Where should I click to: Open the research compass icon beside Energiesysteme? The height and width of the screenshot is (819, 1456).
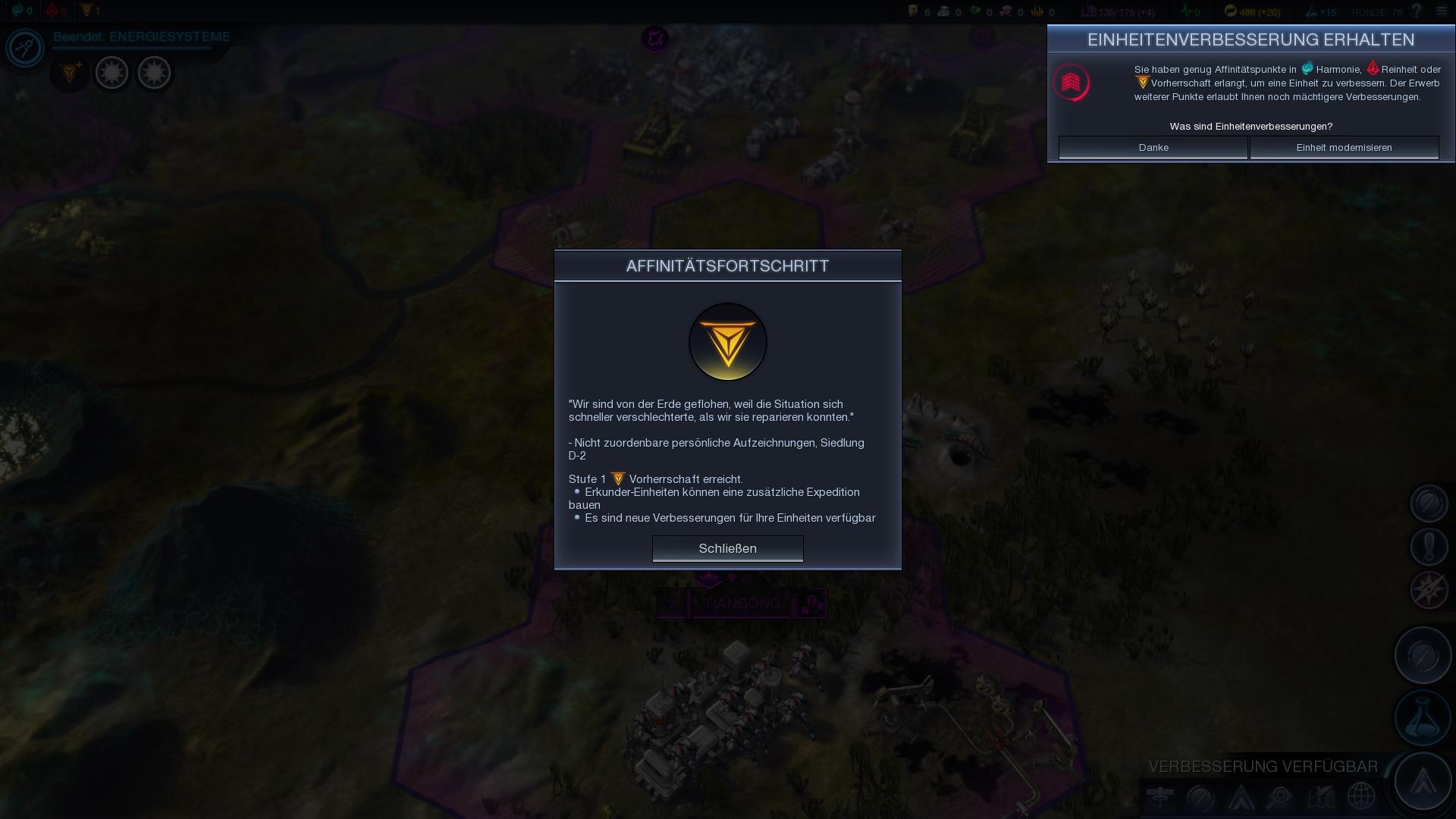click(25, 48)
